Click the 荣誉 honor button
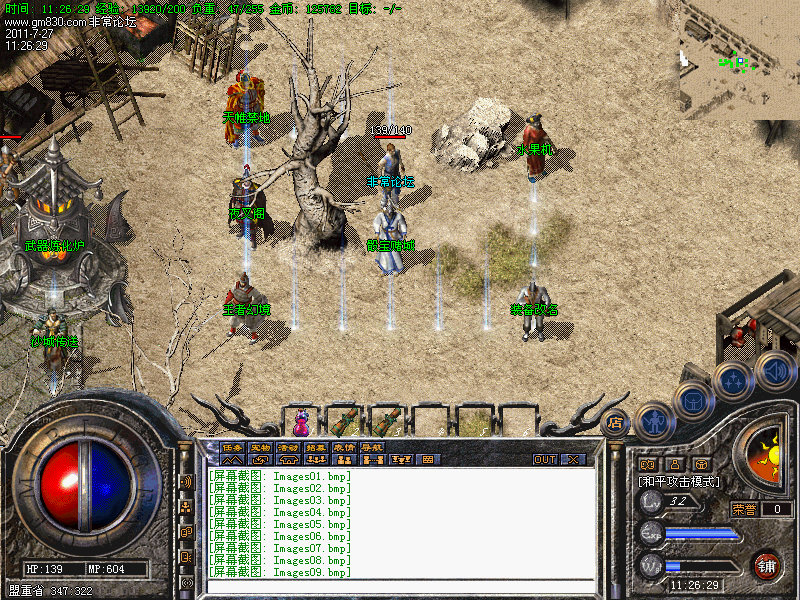Image resolution: width=800 pixels, height=600 pixels. pyautogui.click(x=746, y=509)
